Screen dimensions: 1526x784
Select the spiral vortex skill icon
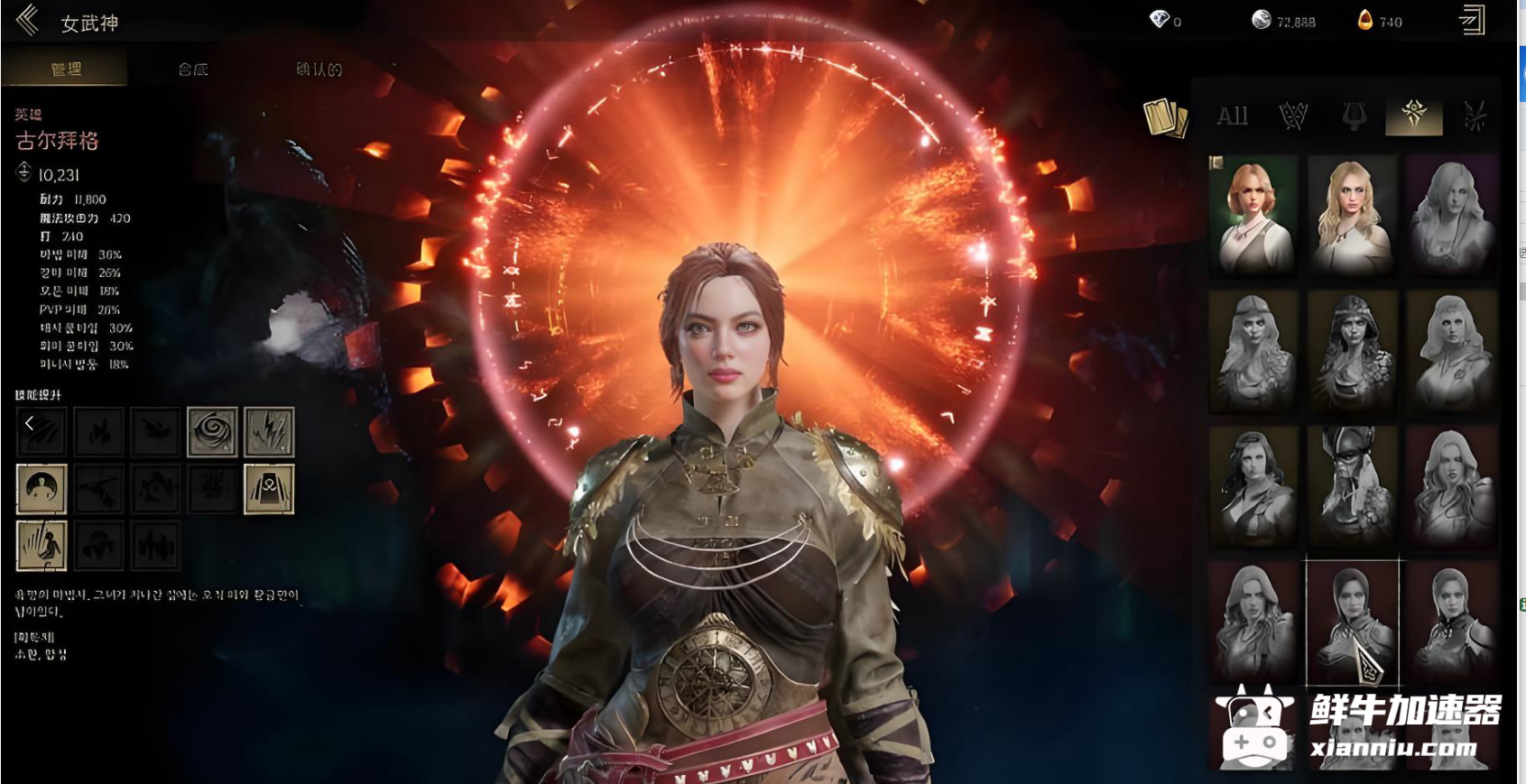pos(212,431)
